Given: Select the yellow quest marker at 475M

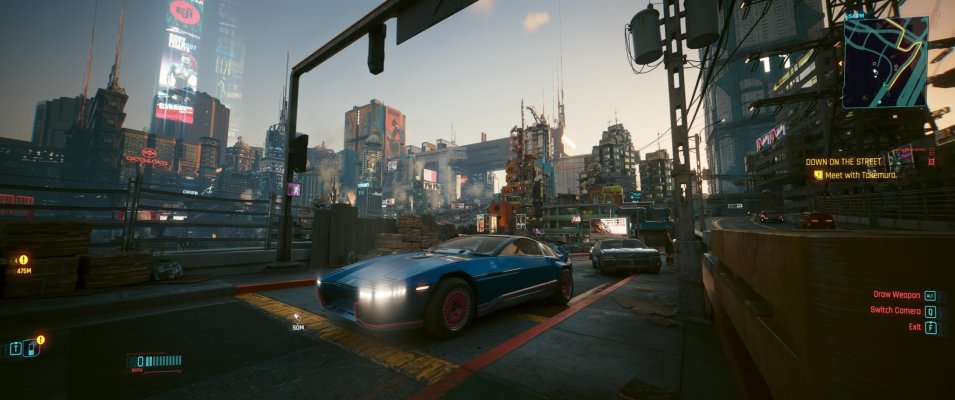Looking at the screenshot, I should point(22,260).
